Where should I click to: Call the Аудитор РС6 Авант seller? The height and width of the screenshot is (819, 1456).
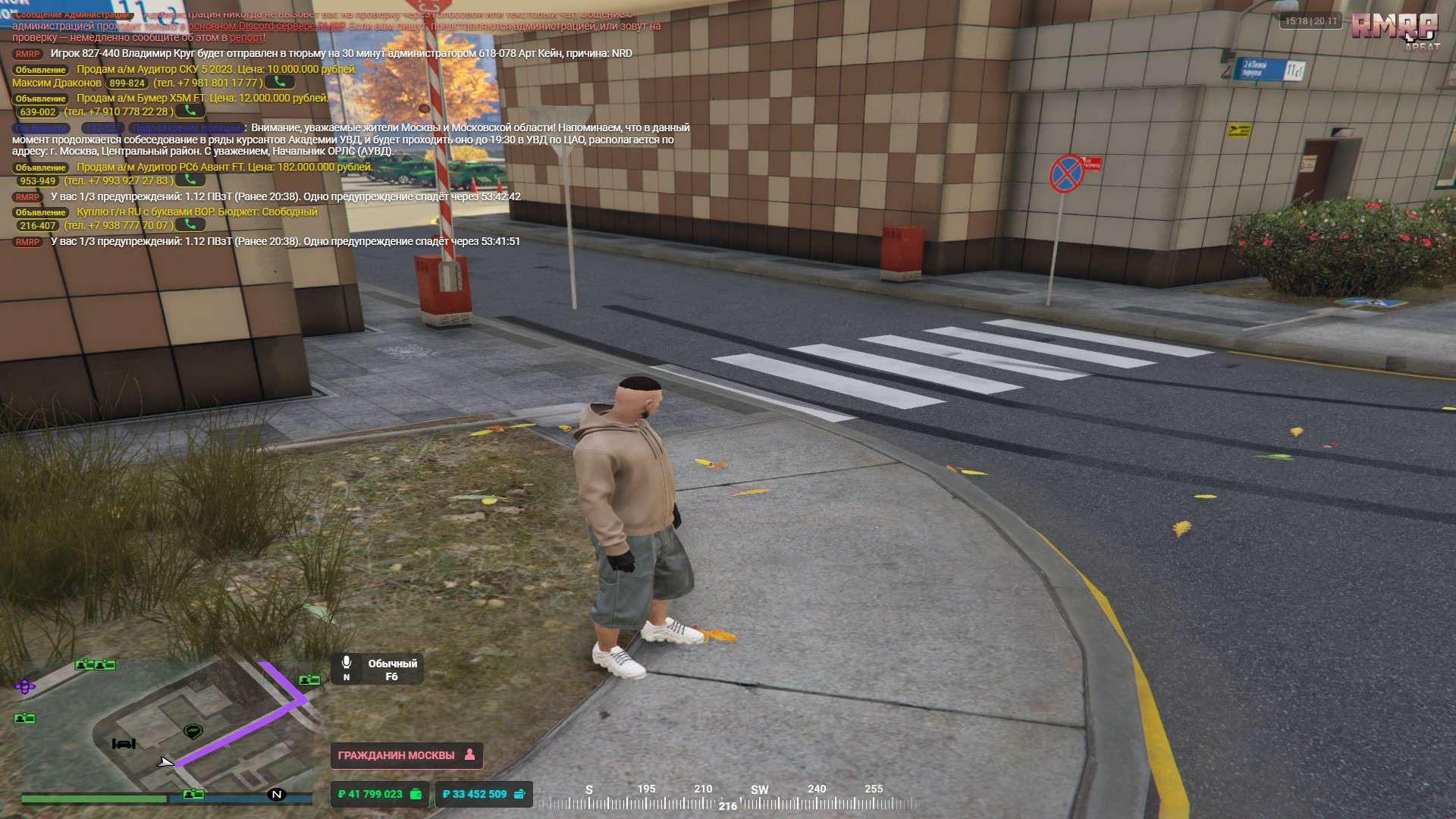190,180
